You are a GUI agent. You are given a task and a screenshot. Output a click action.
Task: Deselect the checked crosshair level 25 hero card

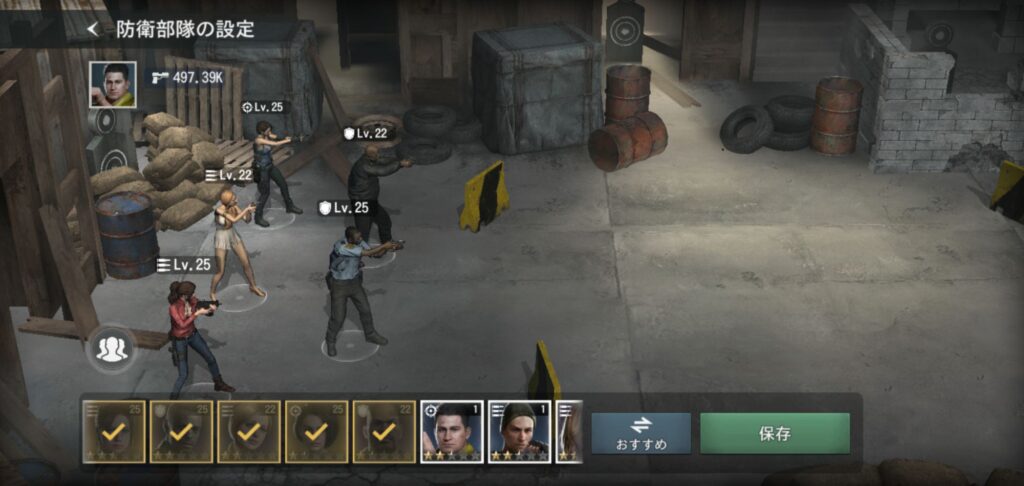[316, 432]
